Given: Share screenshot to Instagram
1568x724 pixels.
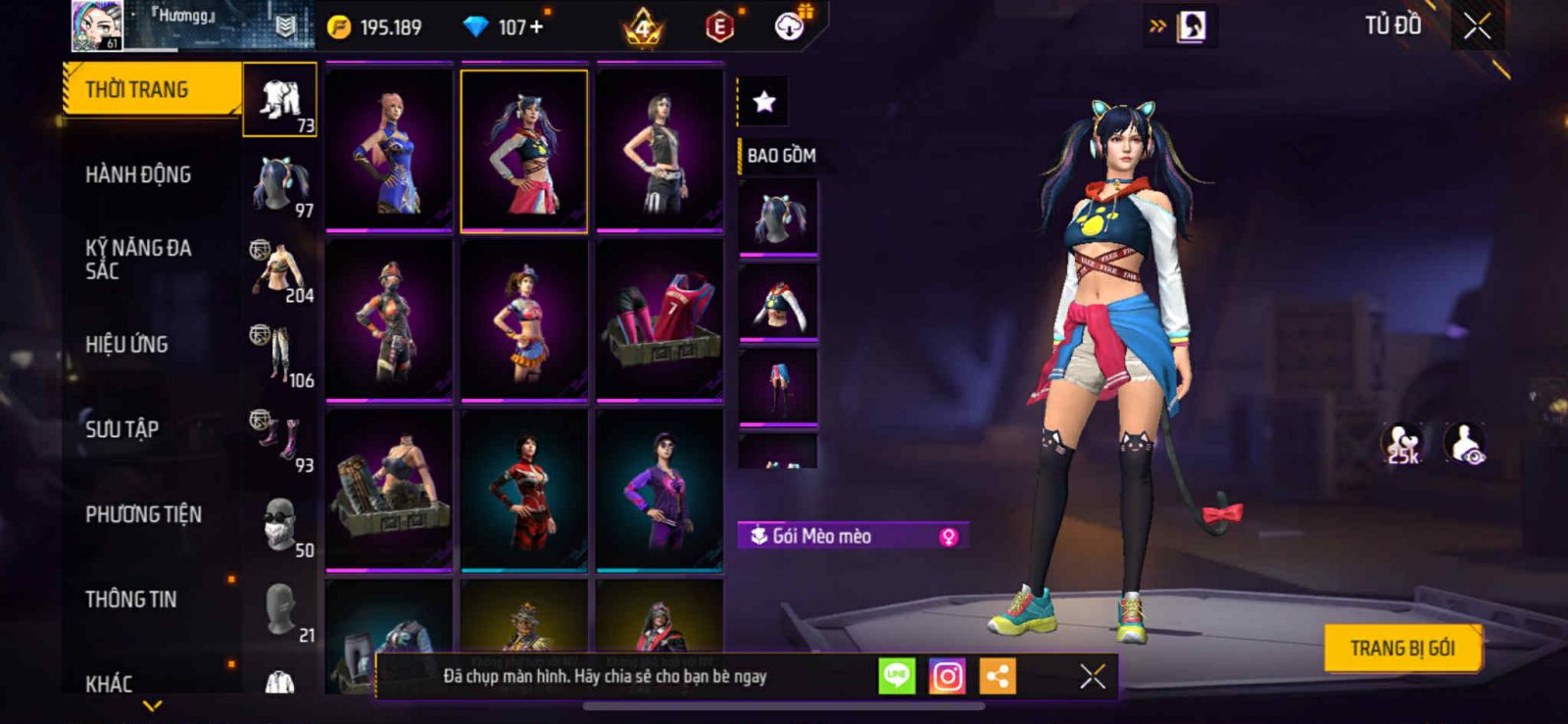Looking at the screenshot, I should 947,676.
